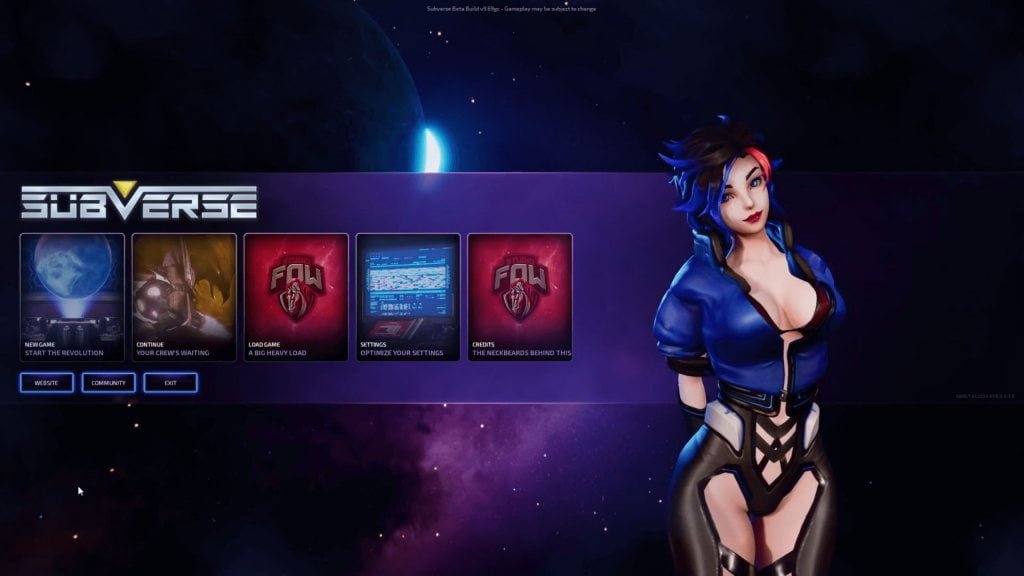Exit the game
Viewport: 1024px width, 576px height.
[x=170, y=383]
